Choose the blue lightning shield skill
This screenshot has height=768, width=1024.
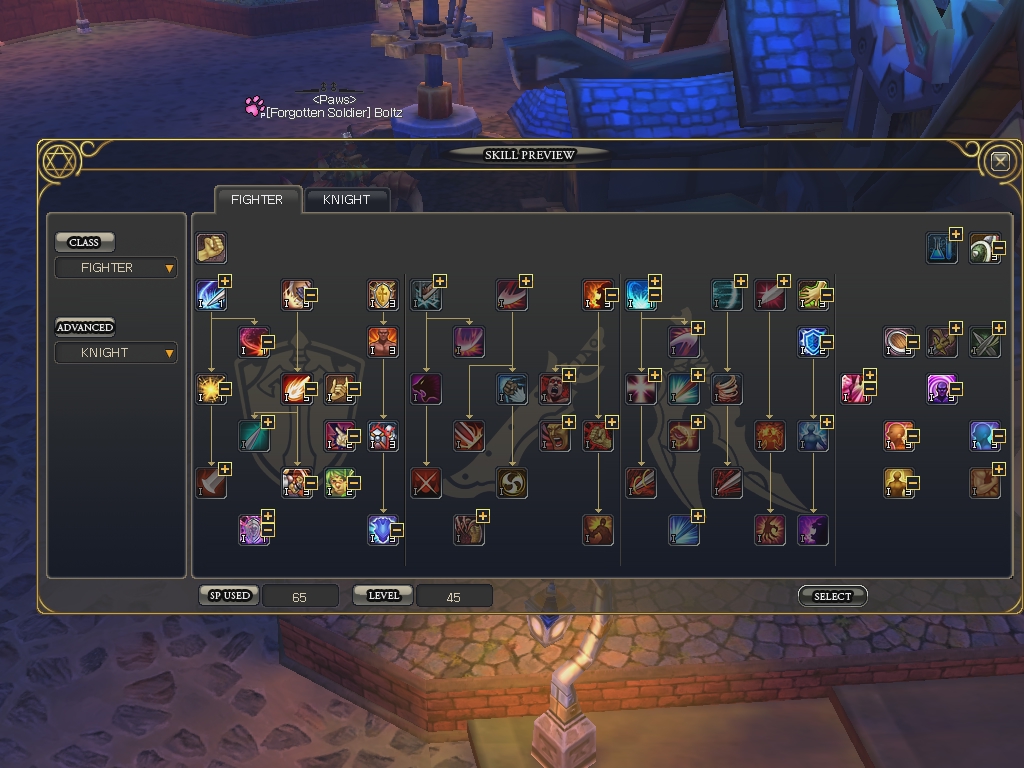click(382, 530)
